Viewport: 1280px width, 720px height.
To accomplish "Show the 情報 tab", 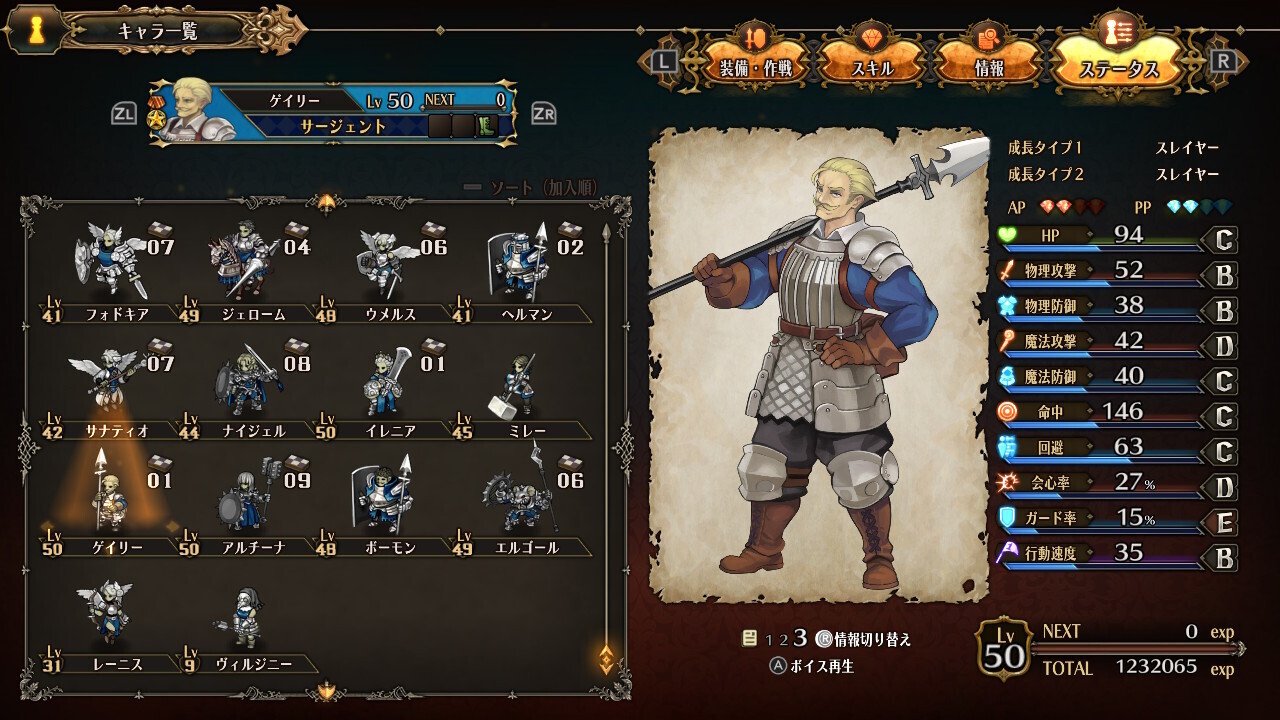I will click(x=988, y=68).
